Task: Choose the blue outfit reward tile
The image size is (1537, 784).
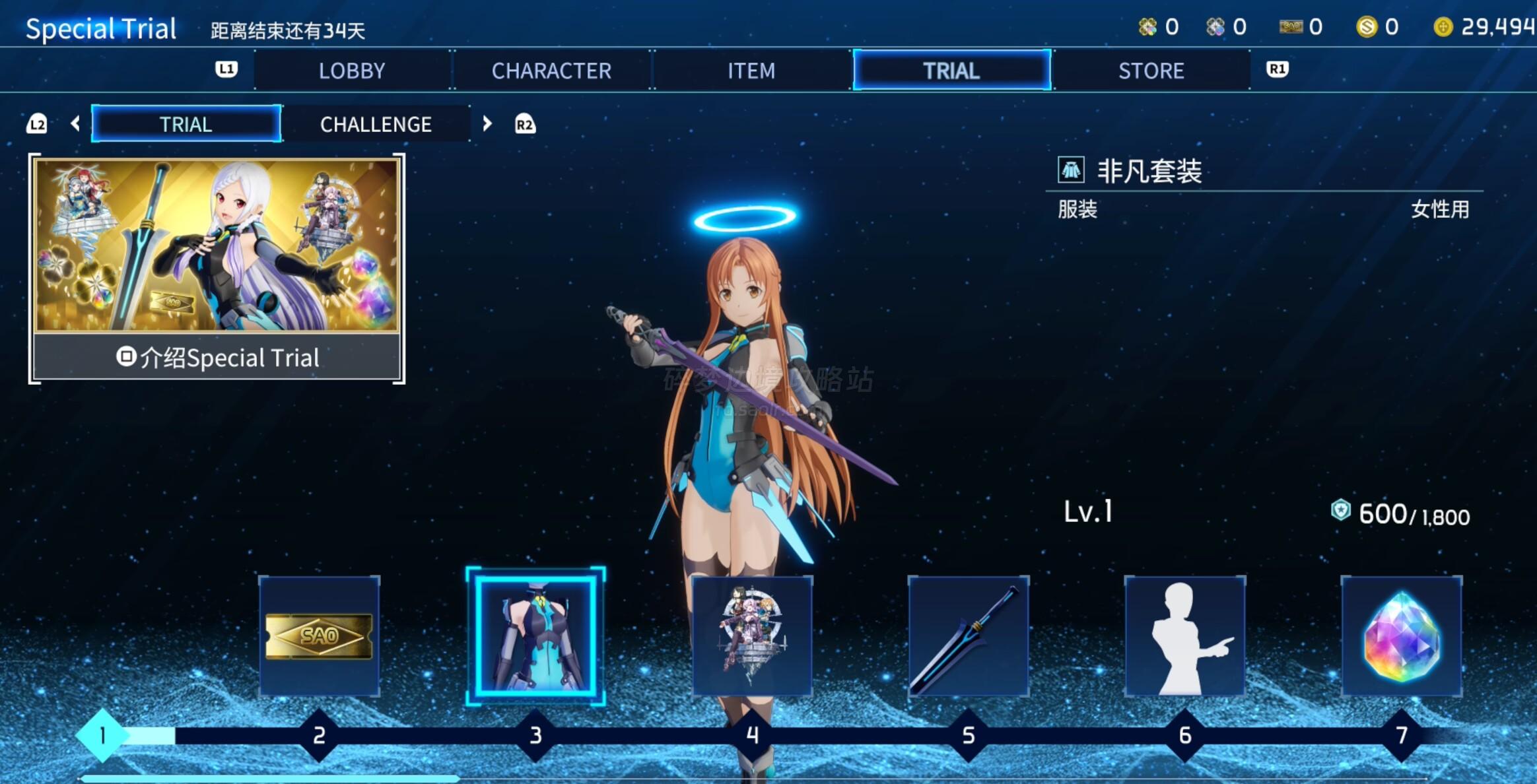Action: 535,636
